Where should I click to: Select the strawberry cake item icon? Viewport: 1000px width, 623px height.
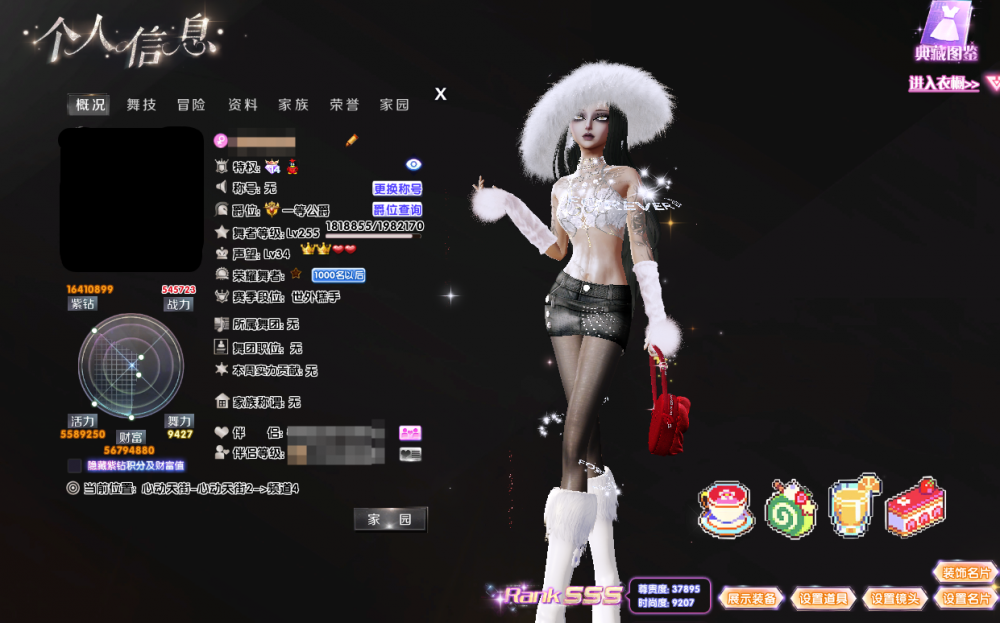pyautogui.click(x=915, y=507)
